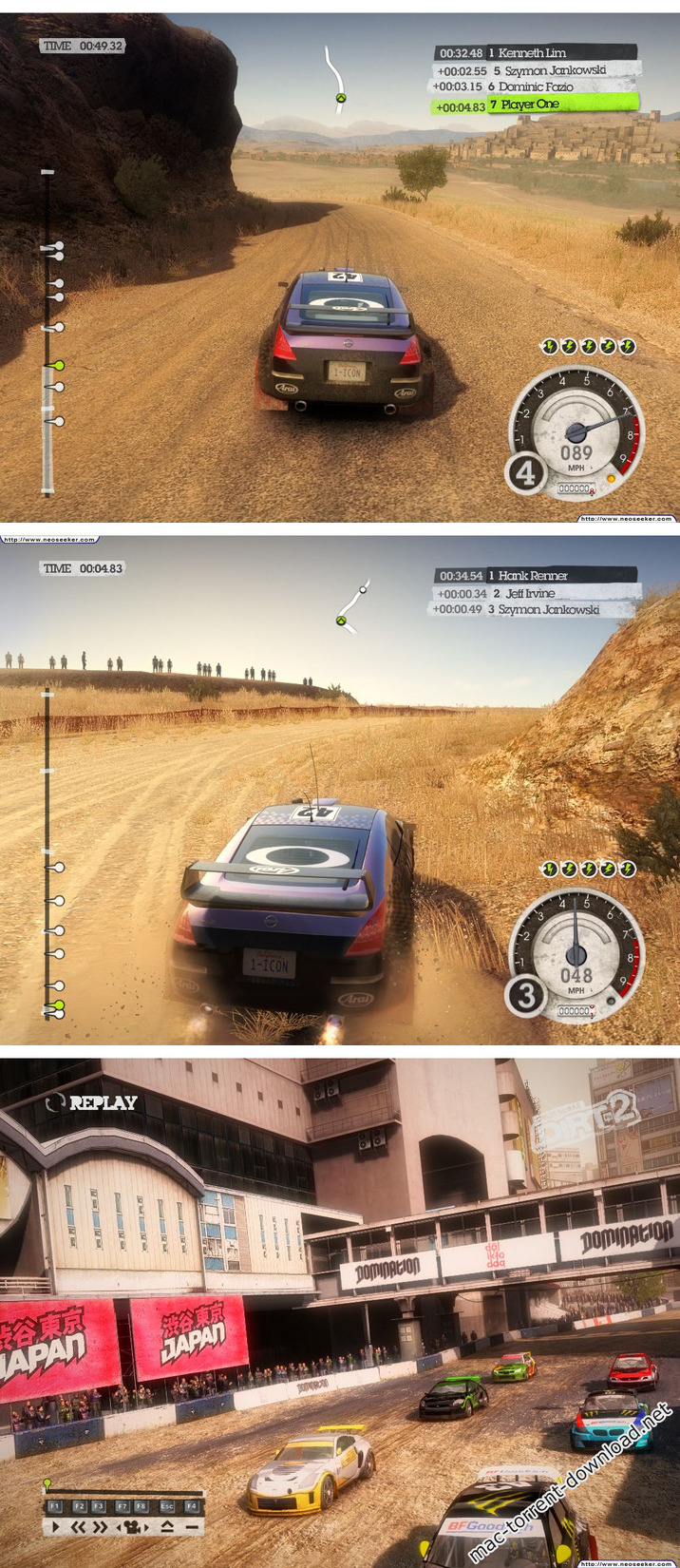The height and width of the screenshot is (1568, 680).
Task: Exit the replay with the eject button
Action: [x=167, y=1526]
